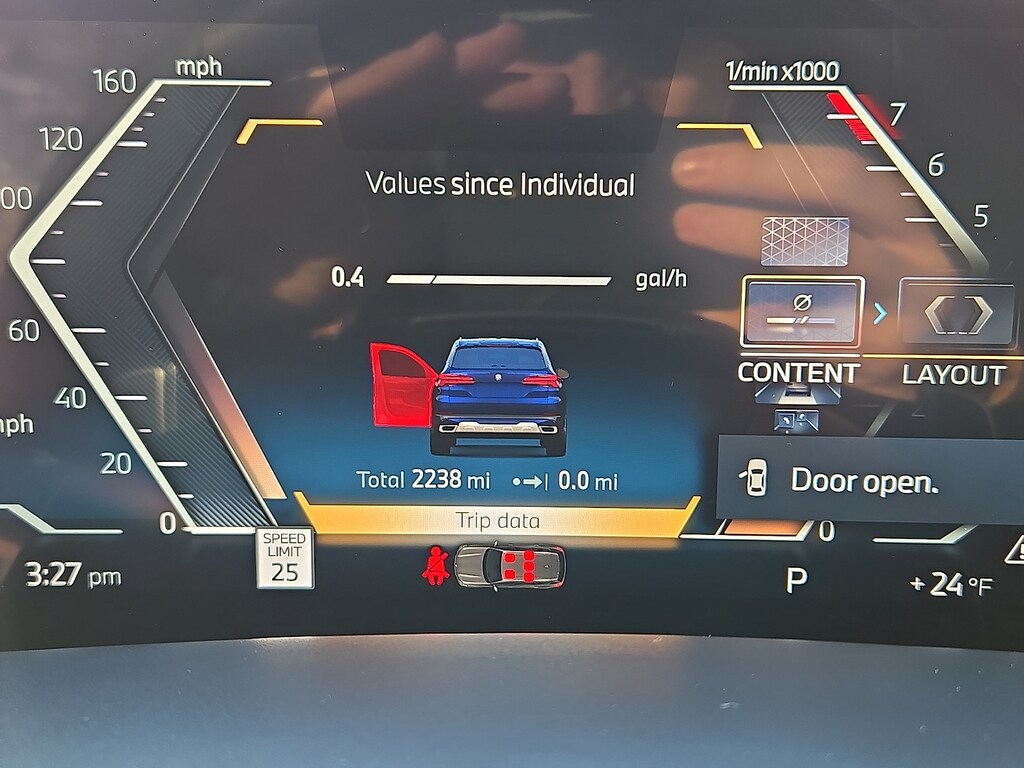
Task: Switch to the LAYOUT option
Action: (x=957, y=314)
